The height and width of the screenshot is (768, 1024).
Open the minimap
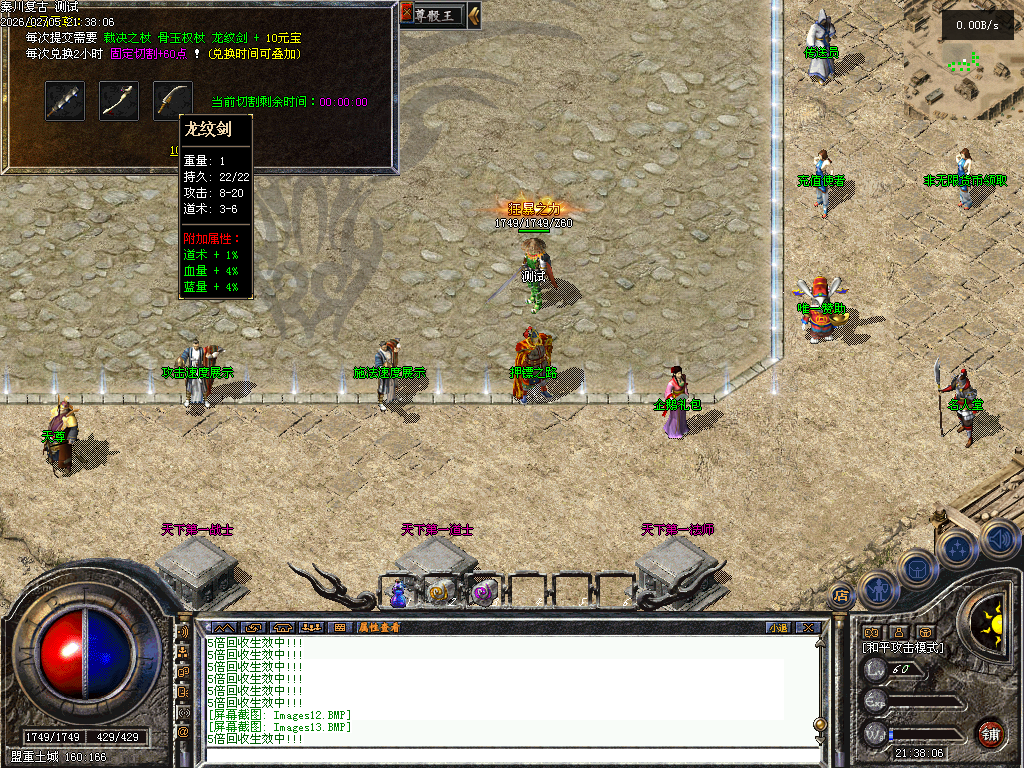(958, 62)
